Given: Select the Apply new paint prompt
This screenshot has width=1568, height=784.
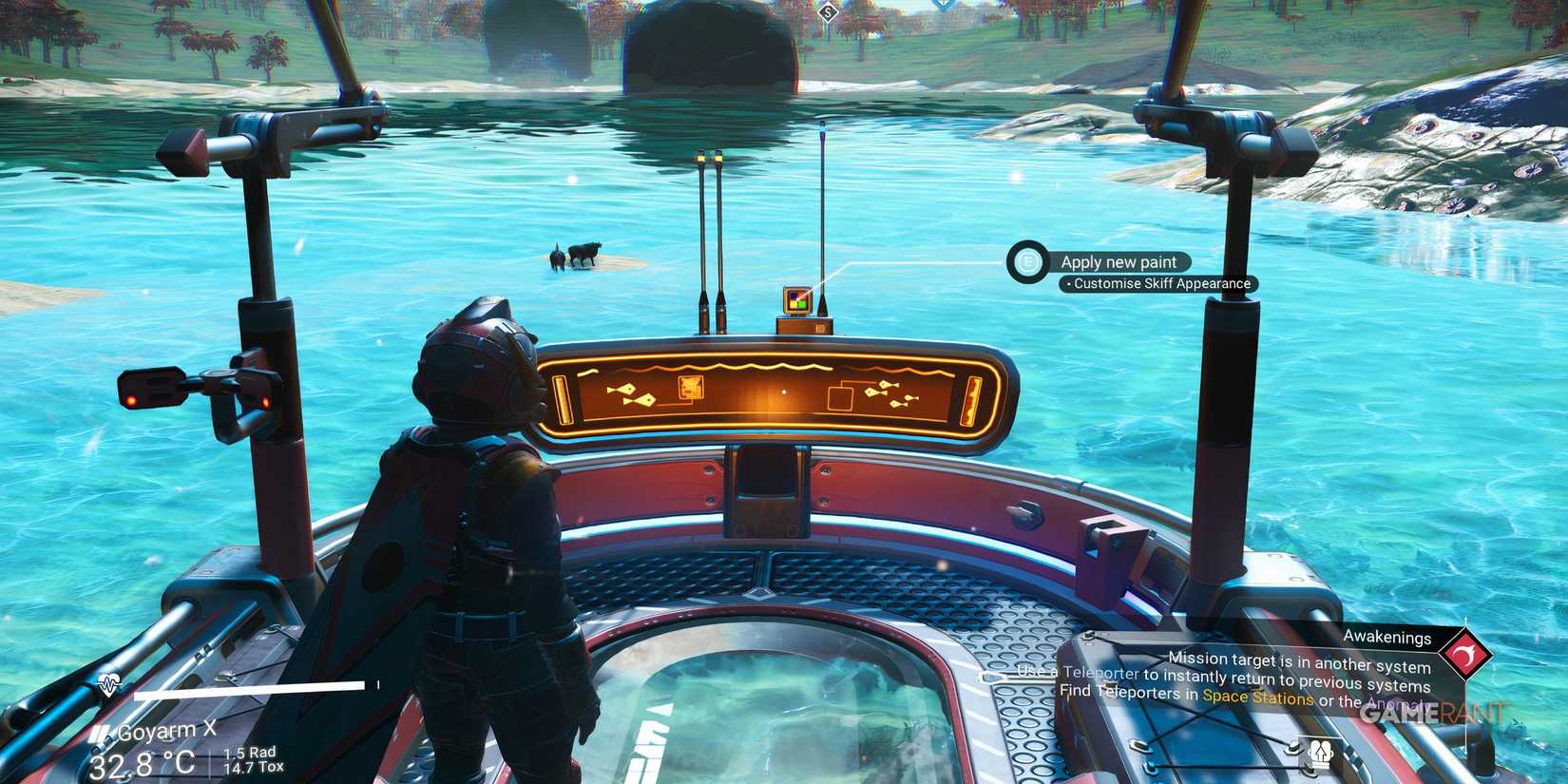Looking at the screenshot, I should [x=1121, y=261].
